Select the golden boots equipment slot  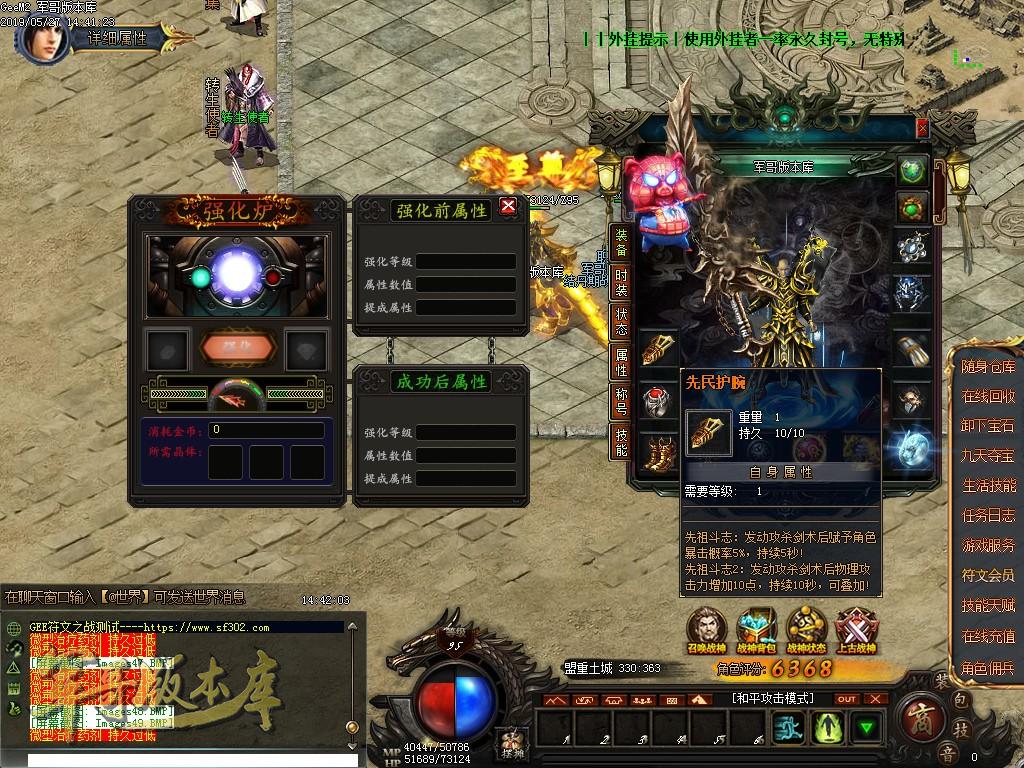(x=656, y=447)
